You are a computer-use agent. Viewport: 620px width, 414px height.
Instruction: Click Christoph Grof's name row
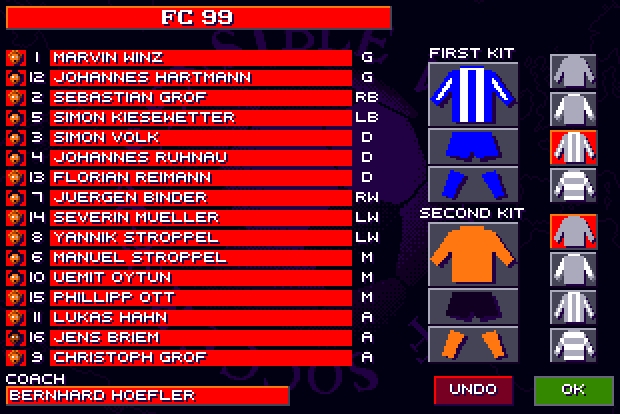click(x=200, y=357)
